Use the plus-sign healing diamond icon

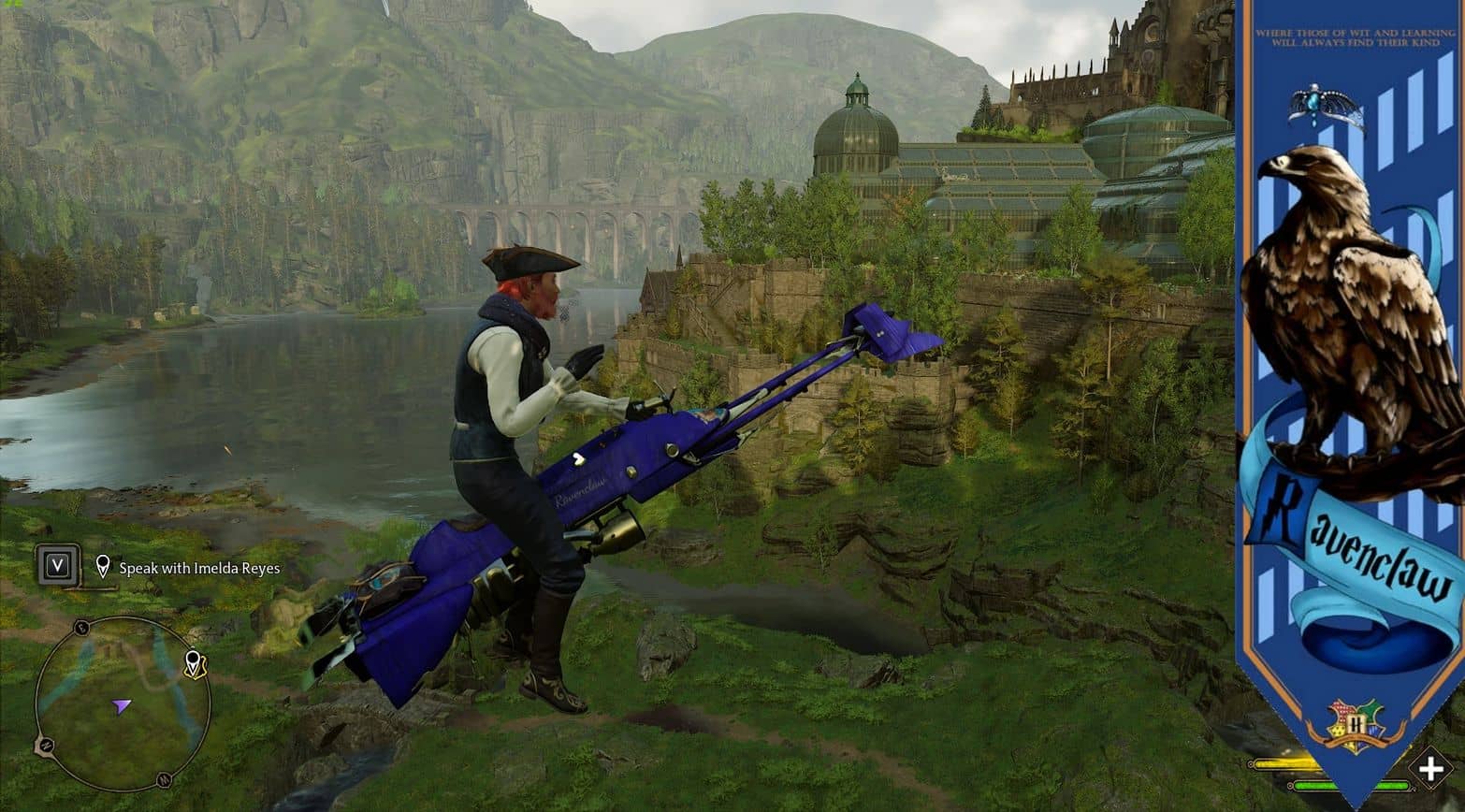coord(1430,769)
